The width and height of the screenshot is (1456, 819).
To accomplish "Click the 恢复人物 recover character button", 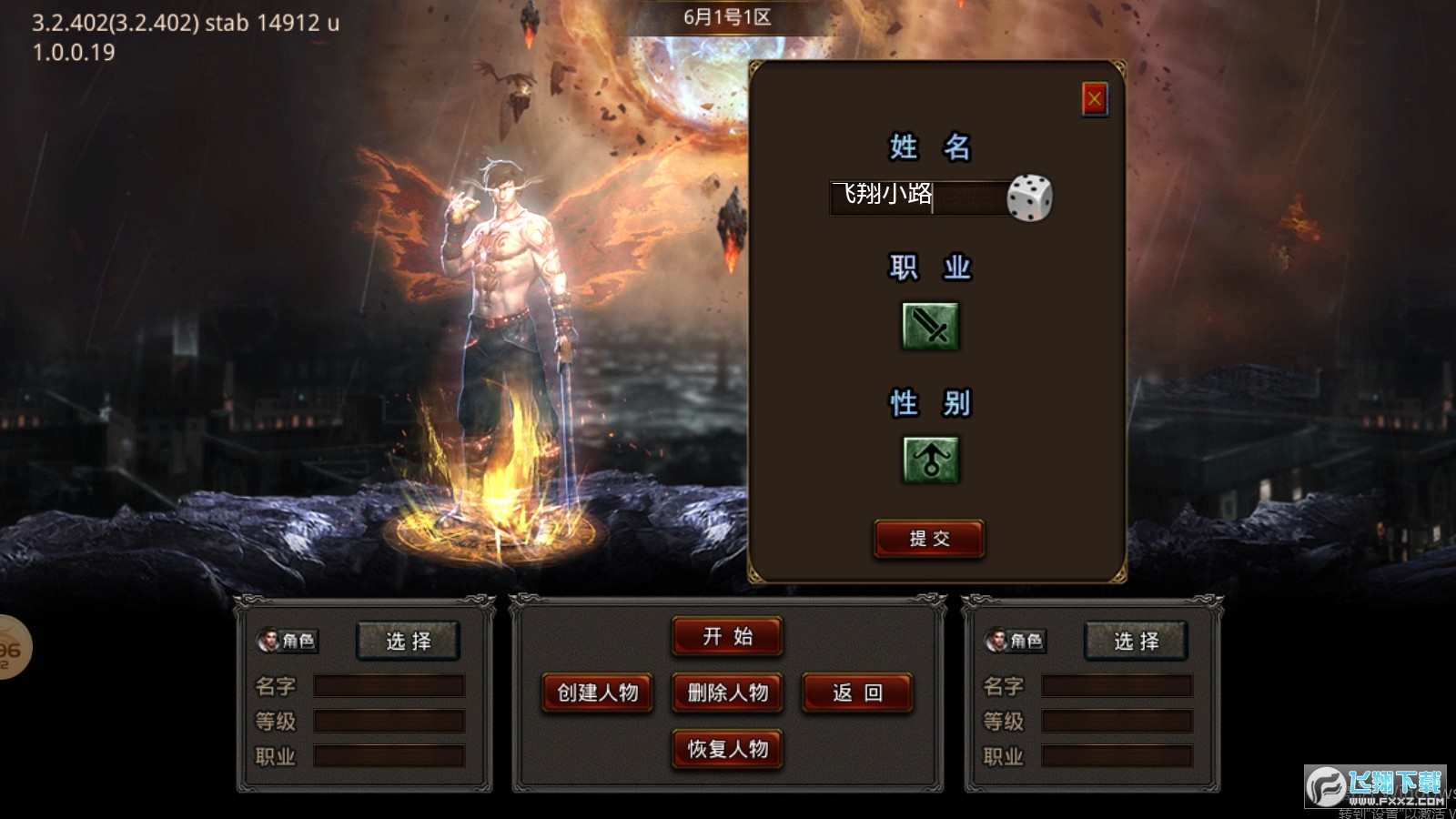I will click(727, 750).
